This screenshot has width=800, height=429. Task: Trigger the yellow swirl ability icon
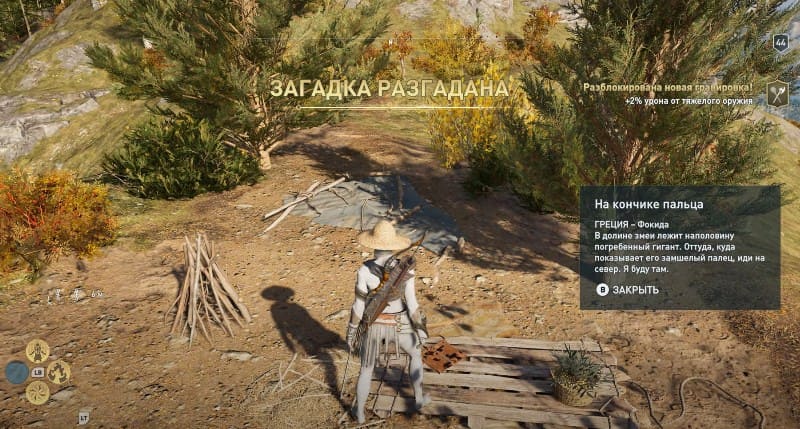(x=38, y=393)
